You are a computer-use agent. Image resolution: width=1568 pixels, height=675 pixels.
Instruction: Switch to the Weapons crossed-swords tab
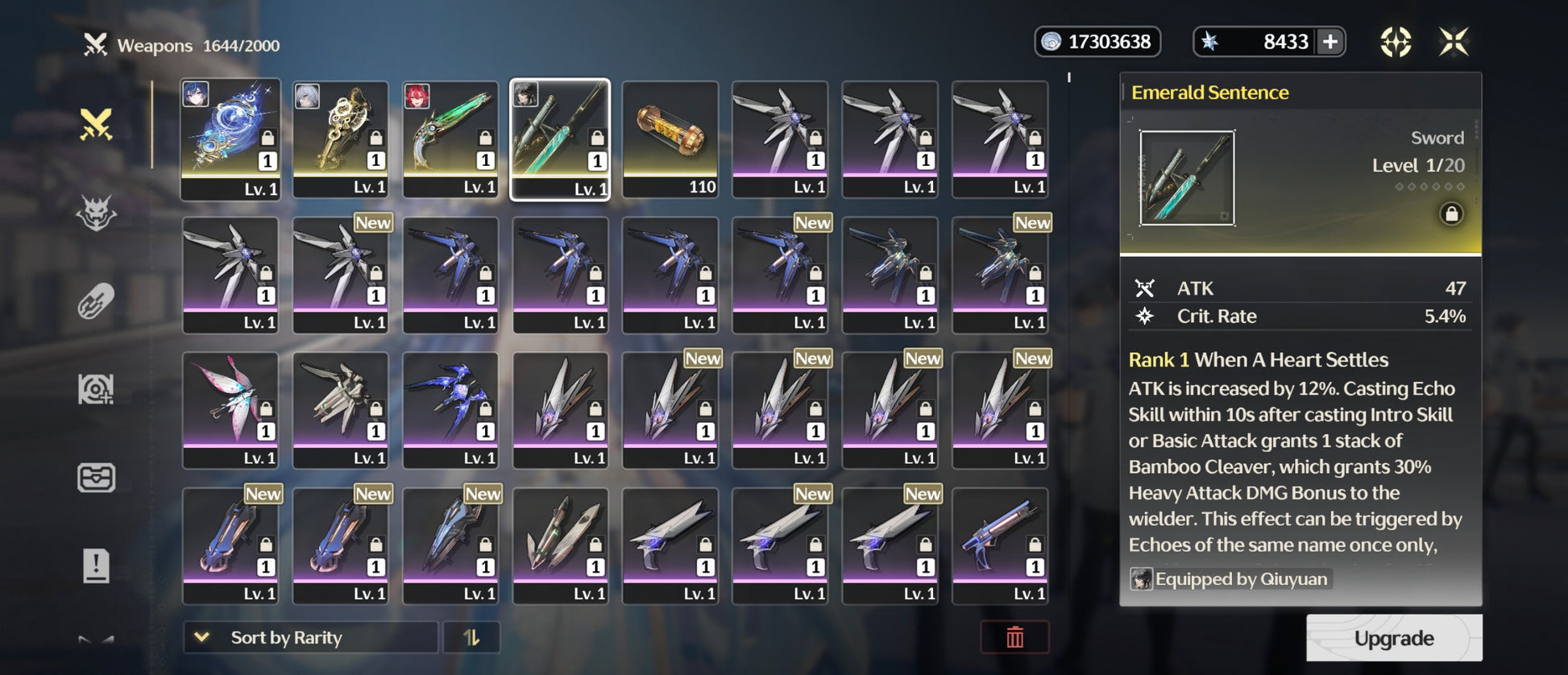pos(96,125)
